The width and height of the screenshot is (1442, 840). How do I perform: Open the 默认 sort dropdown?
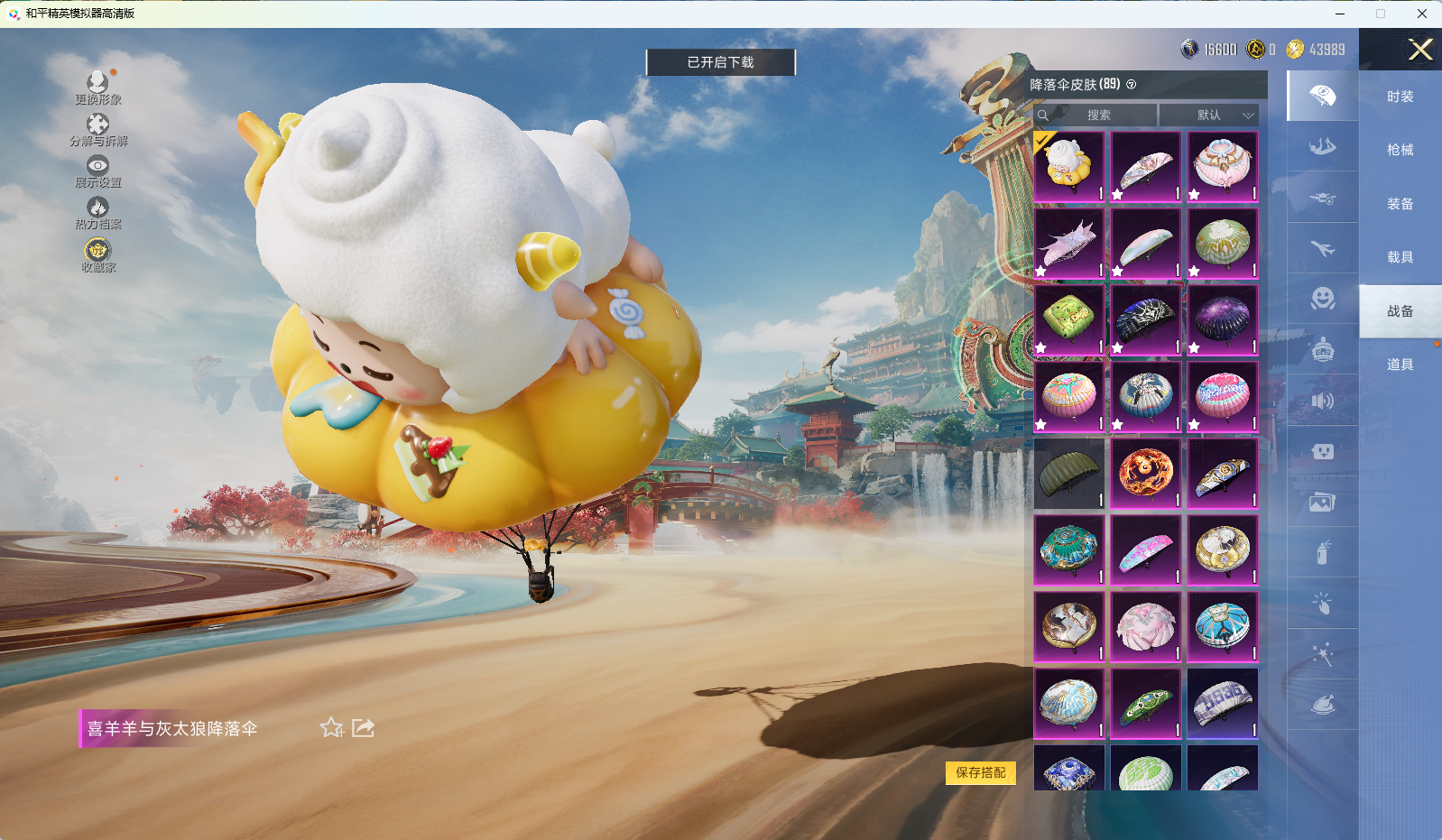(1209, 115)
